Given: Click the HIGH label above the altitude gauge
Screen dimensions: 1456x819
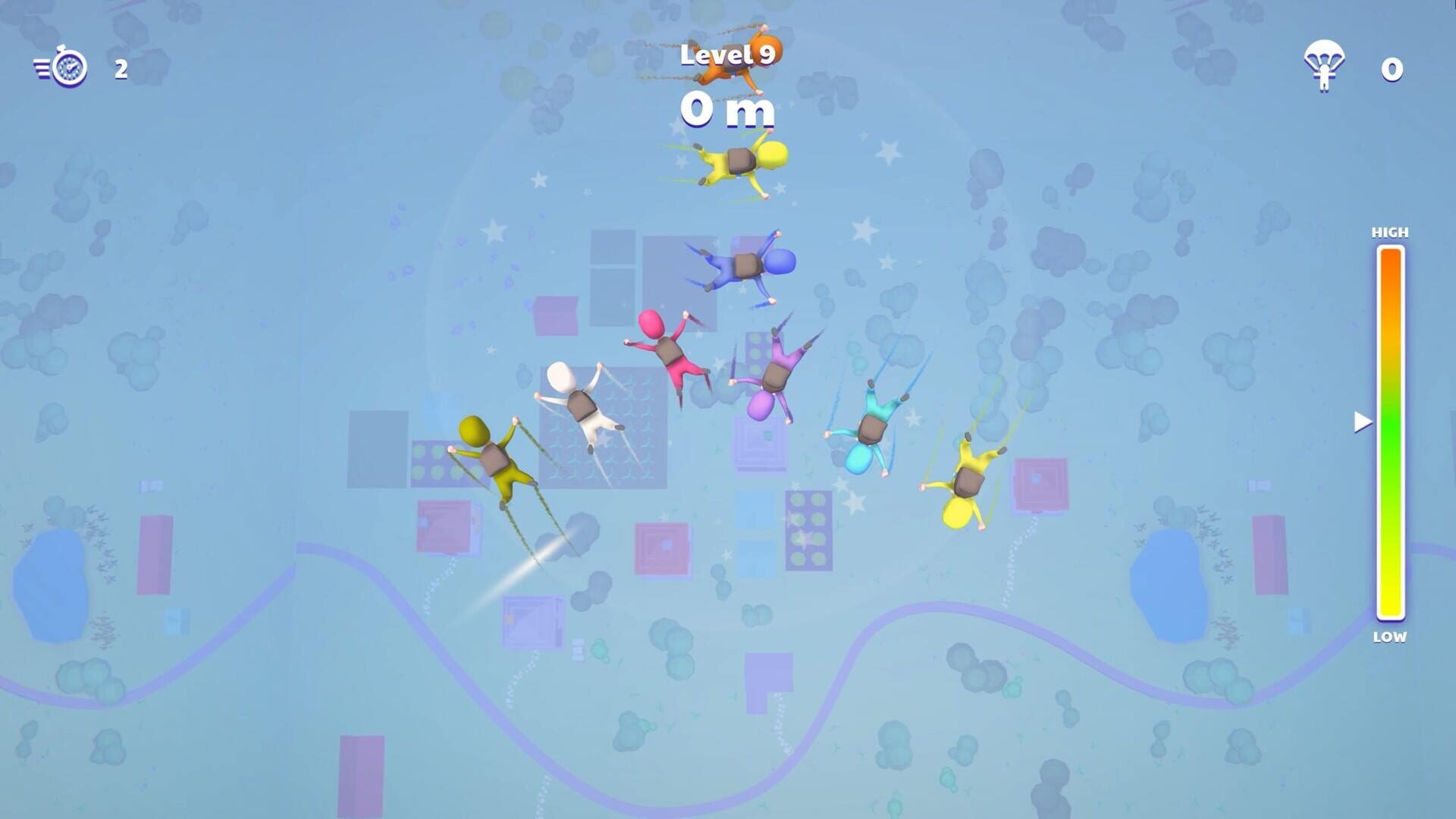Looking at the screenshot, I should point(1391,233).
